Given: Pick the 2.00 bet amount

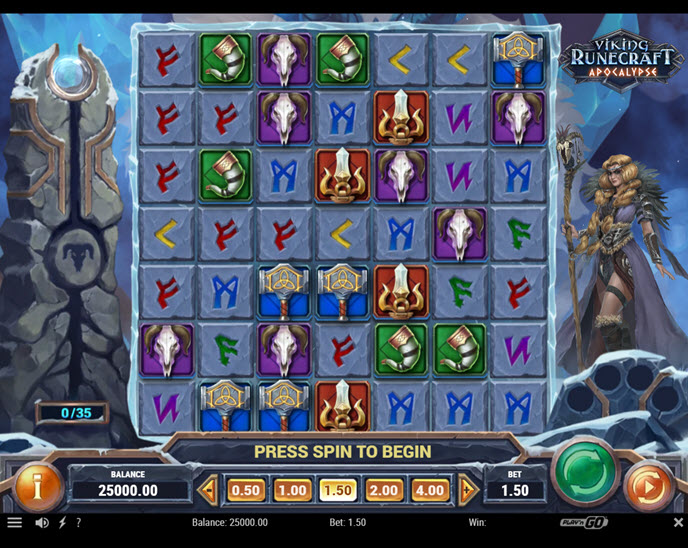Looking at the screenshot, I should click(x=384, y=490).
